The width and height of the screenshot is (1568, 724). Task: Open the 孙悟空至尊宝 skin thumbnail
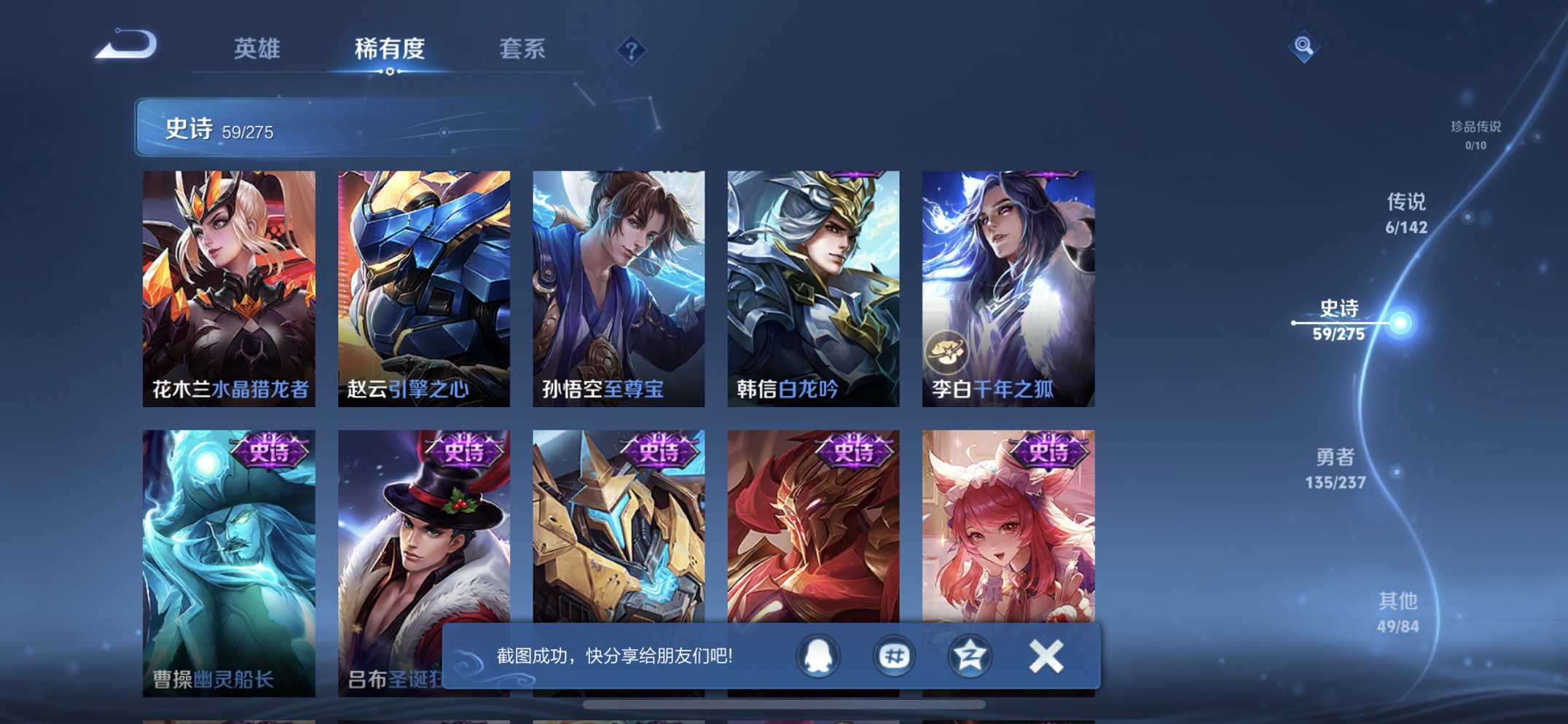click(618, 284)
